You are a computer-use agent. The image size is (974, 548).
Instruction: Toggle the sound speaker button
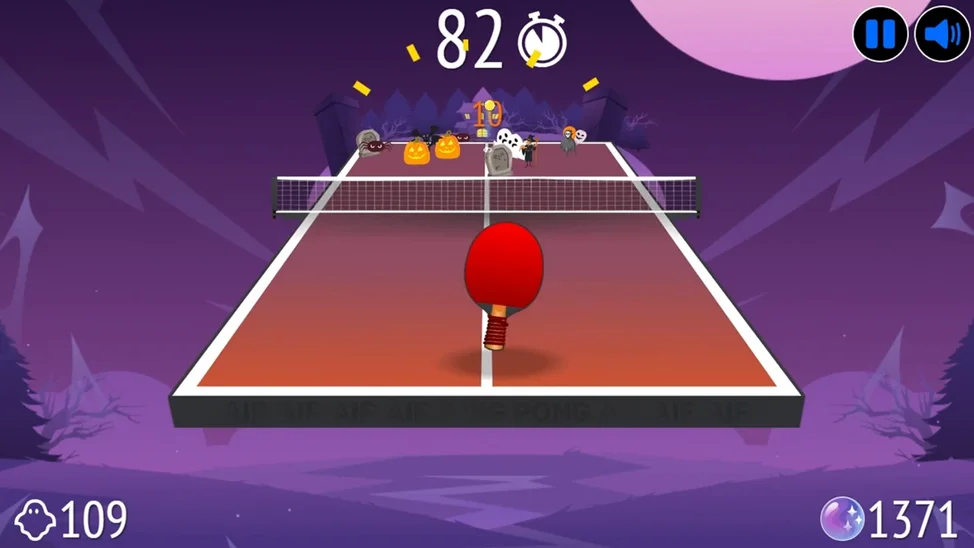(942, 35)
